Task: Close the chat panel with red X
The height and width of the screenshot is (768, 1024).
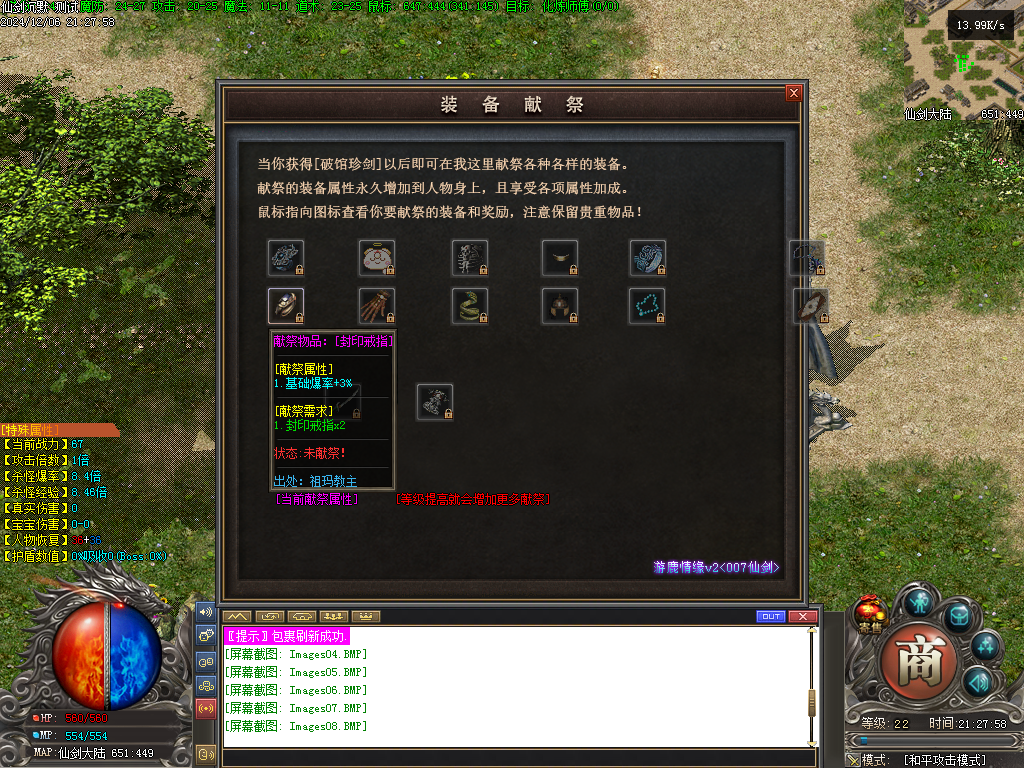Action: coord(798,616)
